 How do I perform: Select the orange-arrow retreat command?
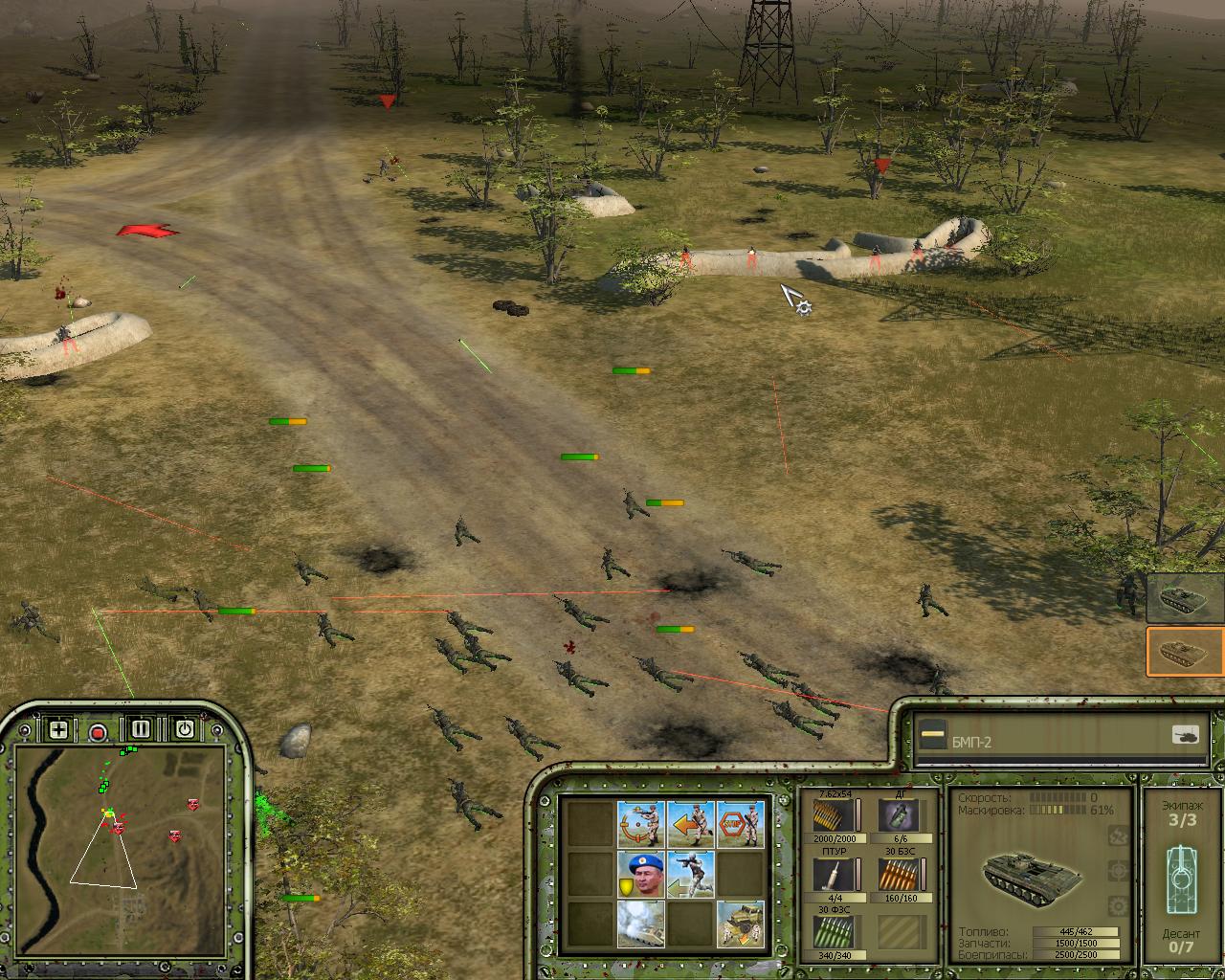coord(691,824)
